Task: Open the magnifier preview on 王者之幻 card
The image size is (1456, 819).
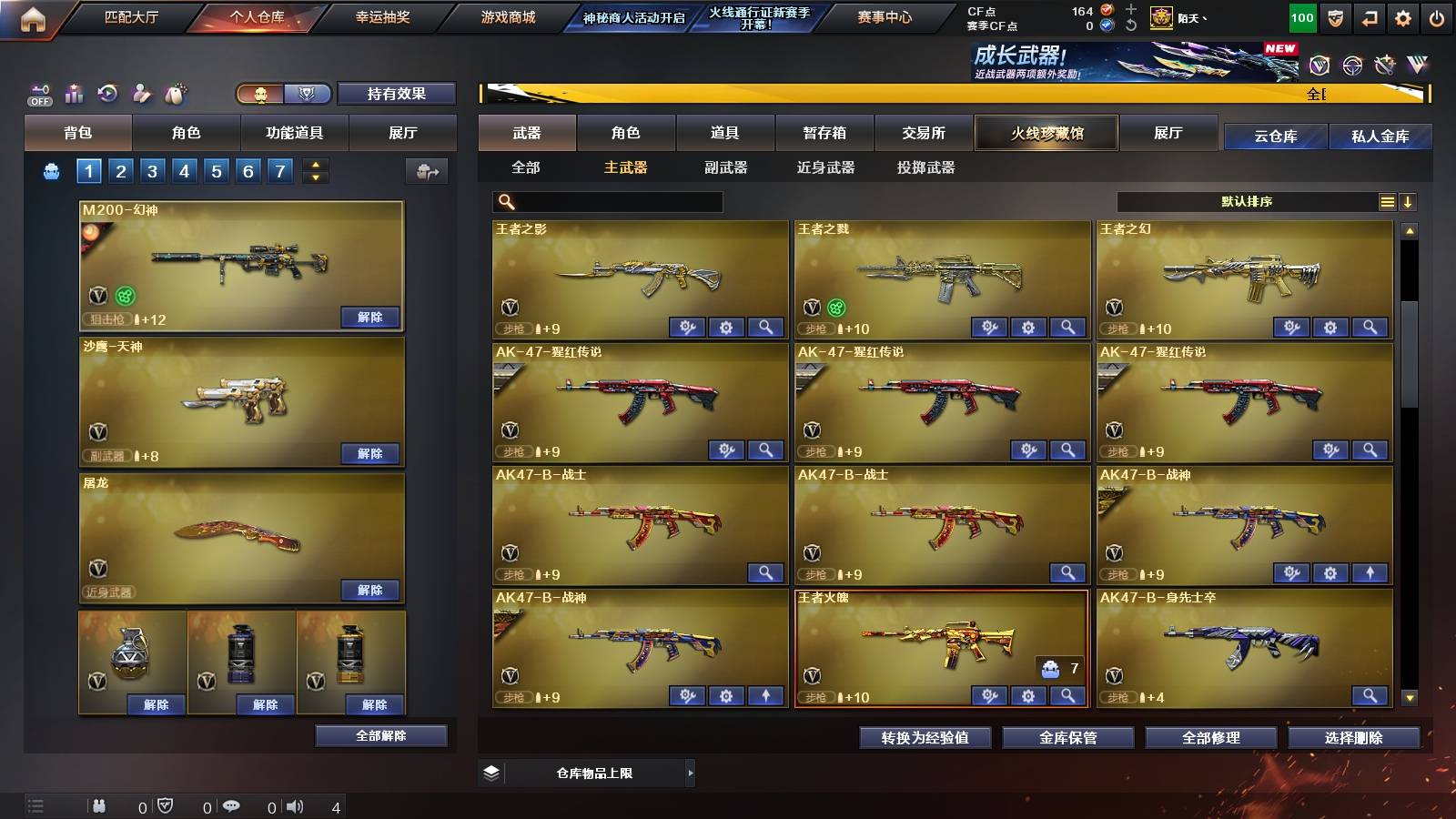Action: coord(1368,326)
